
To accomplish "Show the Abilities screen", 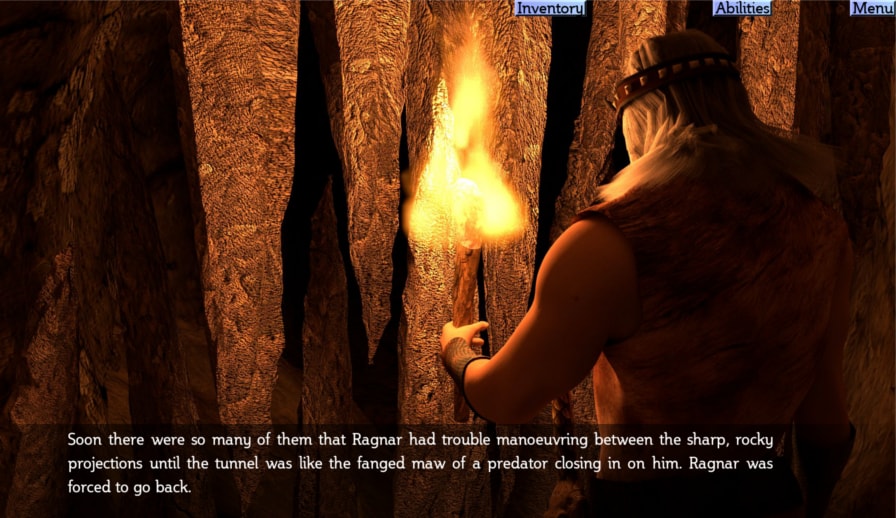I will pos(742,8).
